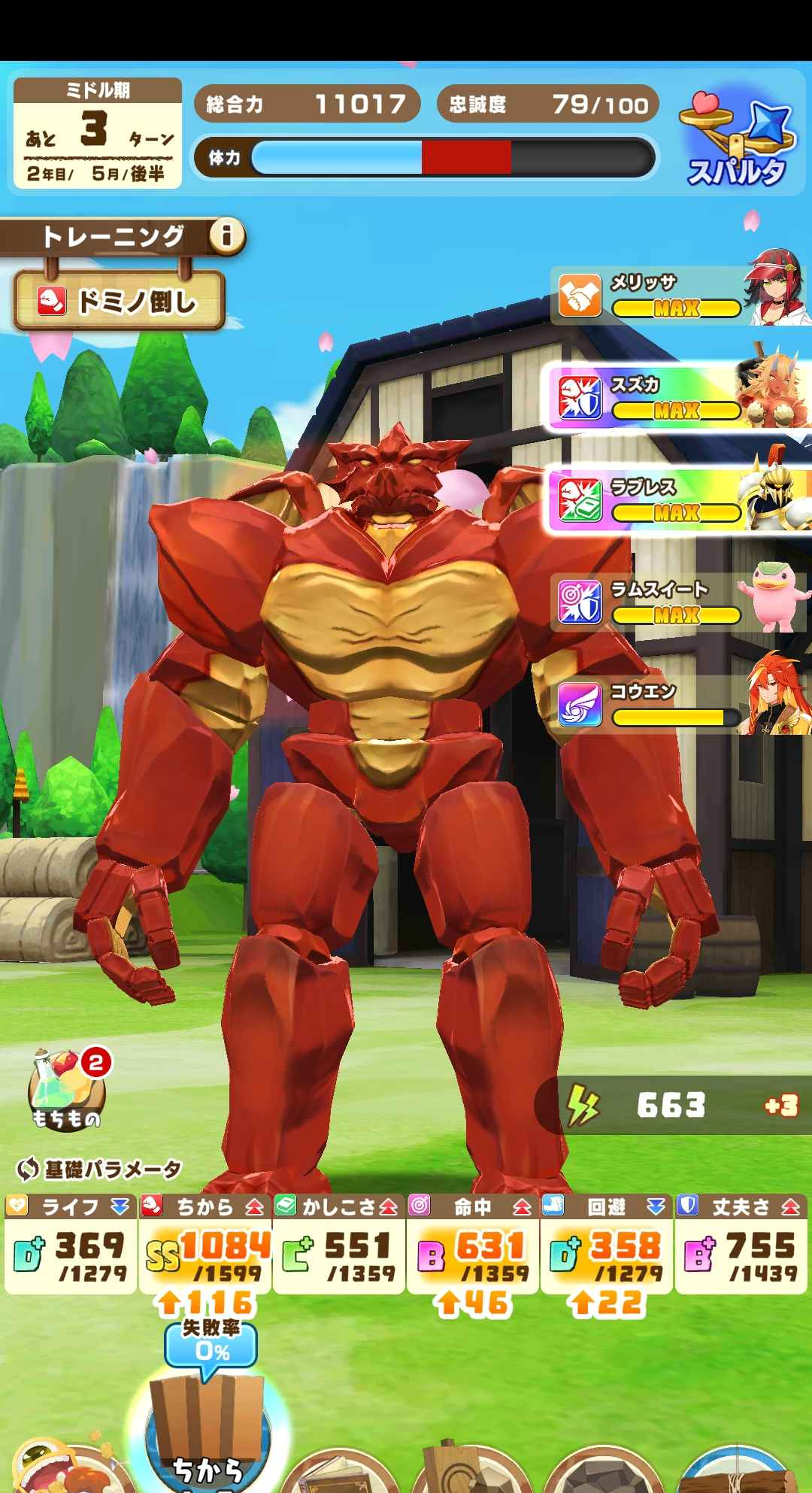The image size is (812, 1493).
Task: Tap the トレーニング info icon
Action: point(226,237)
